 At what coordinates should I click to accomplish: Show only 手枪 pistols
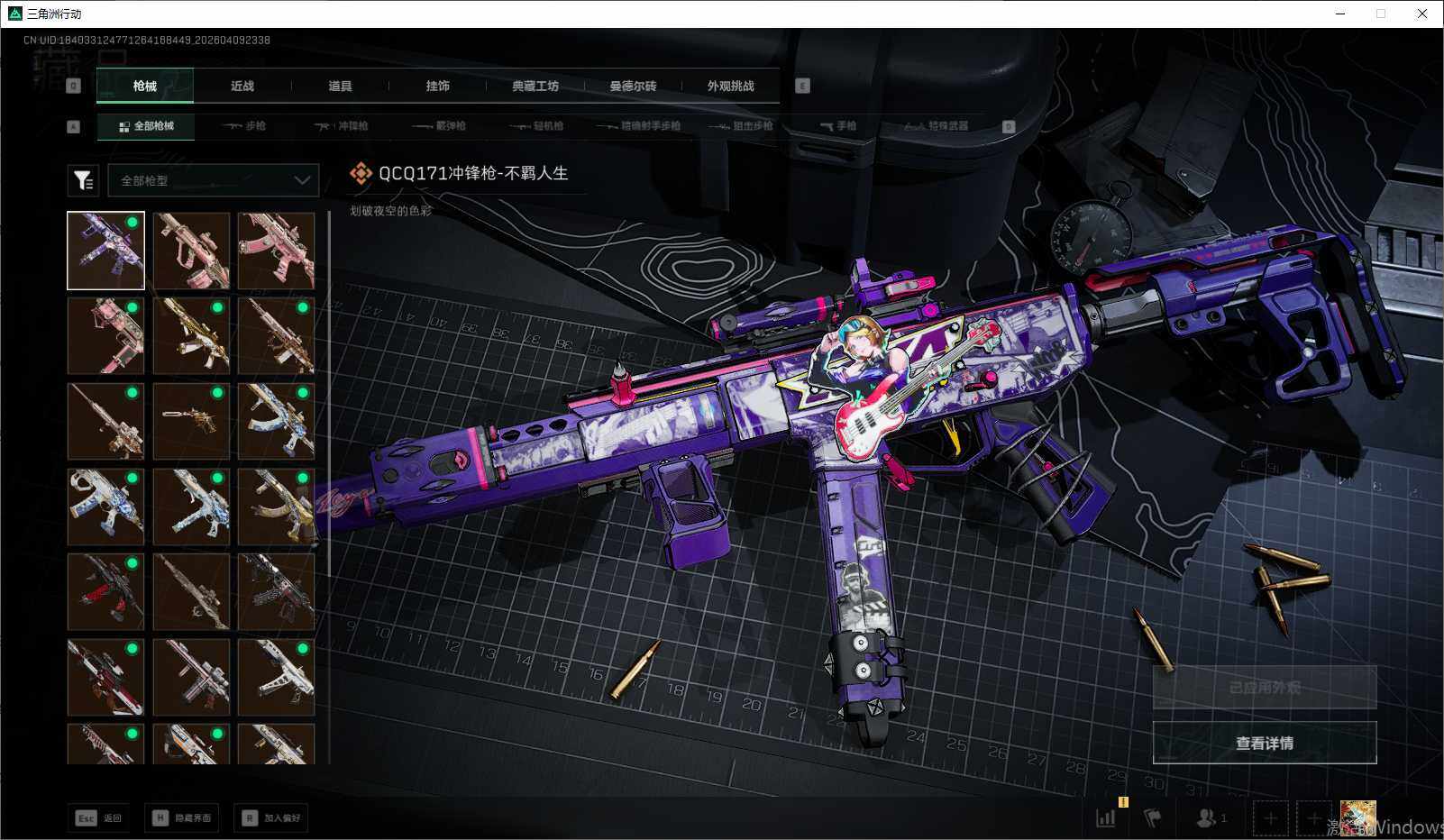click(x=838, y=126)
